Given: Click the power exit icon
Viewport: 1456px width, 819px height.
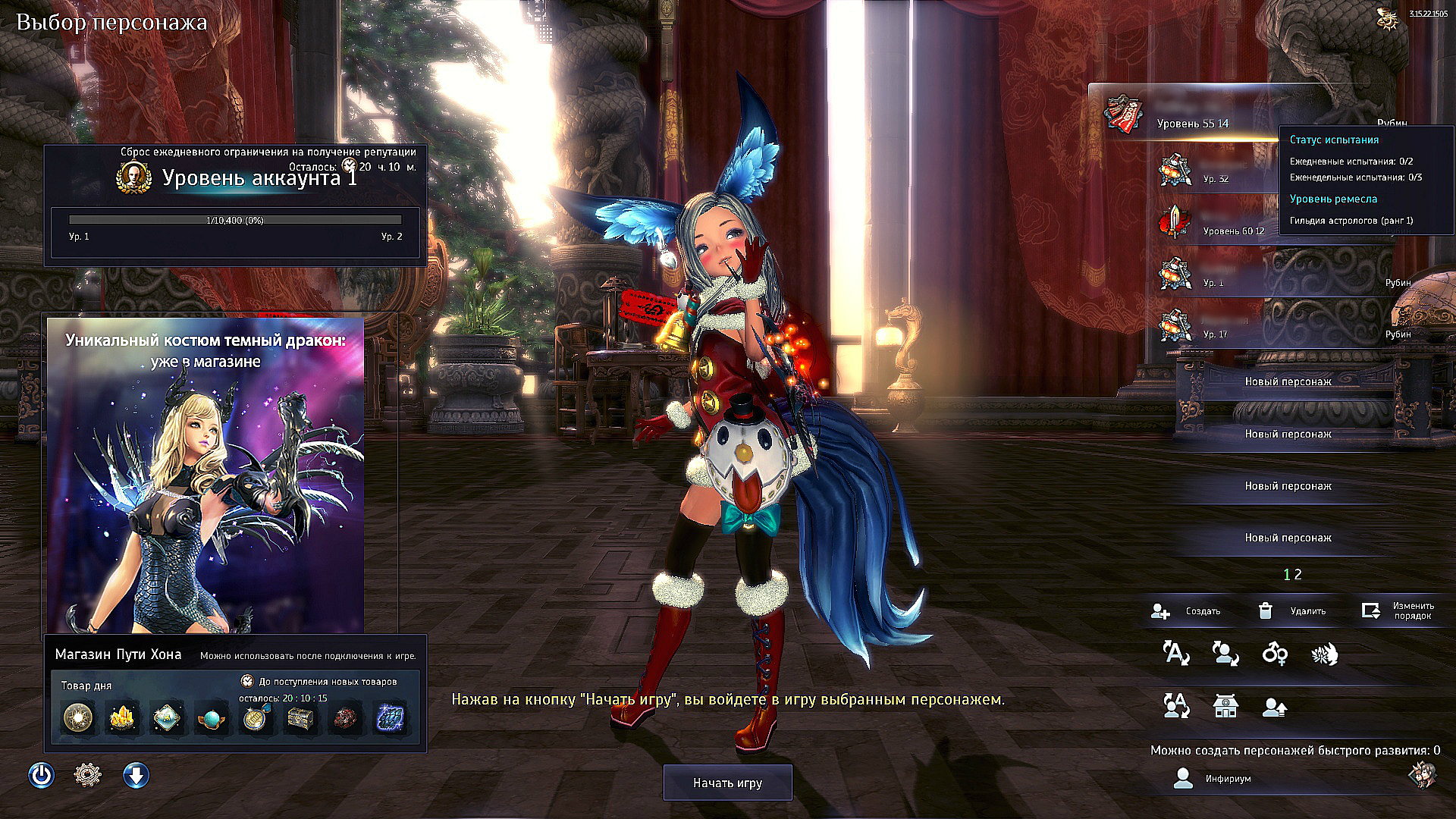Looking at the screenshot, I should (x=42, y=775).
